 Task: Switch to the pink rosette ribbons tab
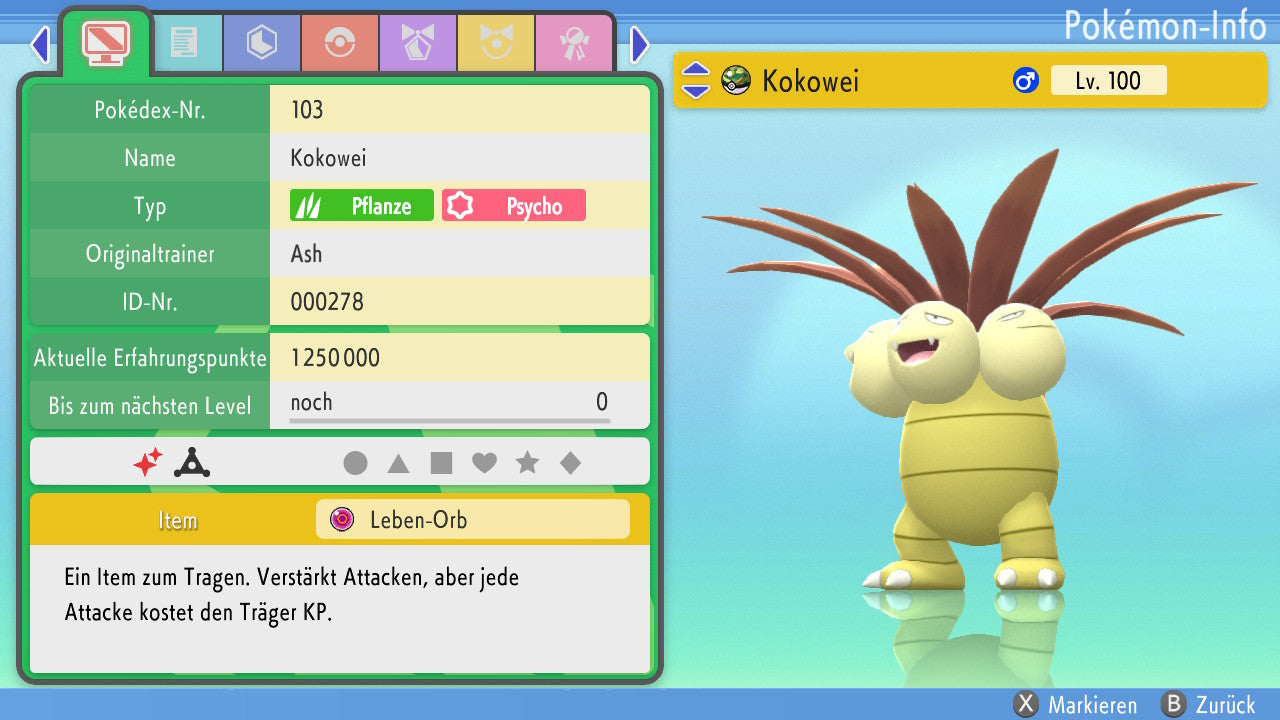[574, 43]
